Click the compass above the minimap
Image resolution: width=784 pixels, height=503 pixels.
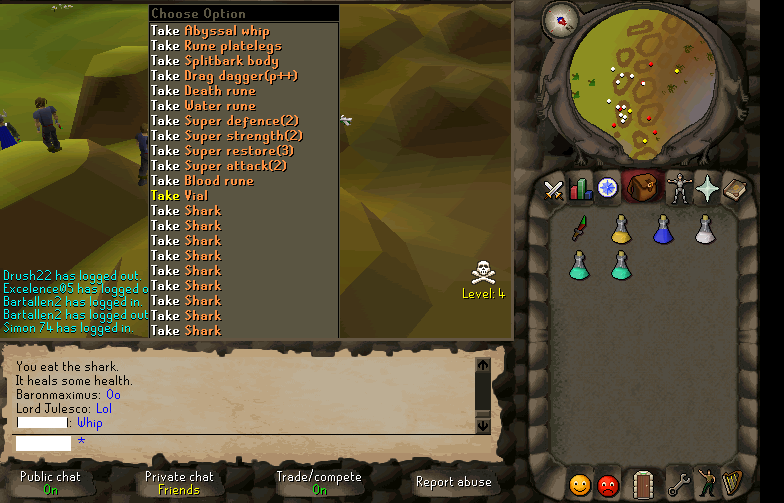[559, 18]
